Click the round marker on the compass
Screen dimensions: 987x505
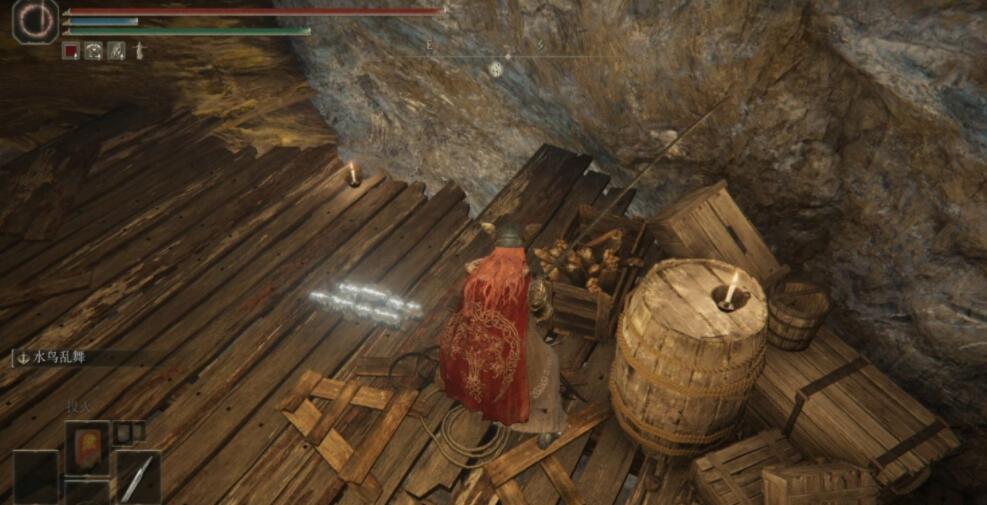(495, 68)
